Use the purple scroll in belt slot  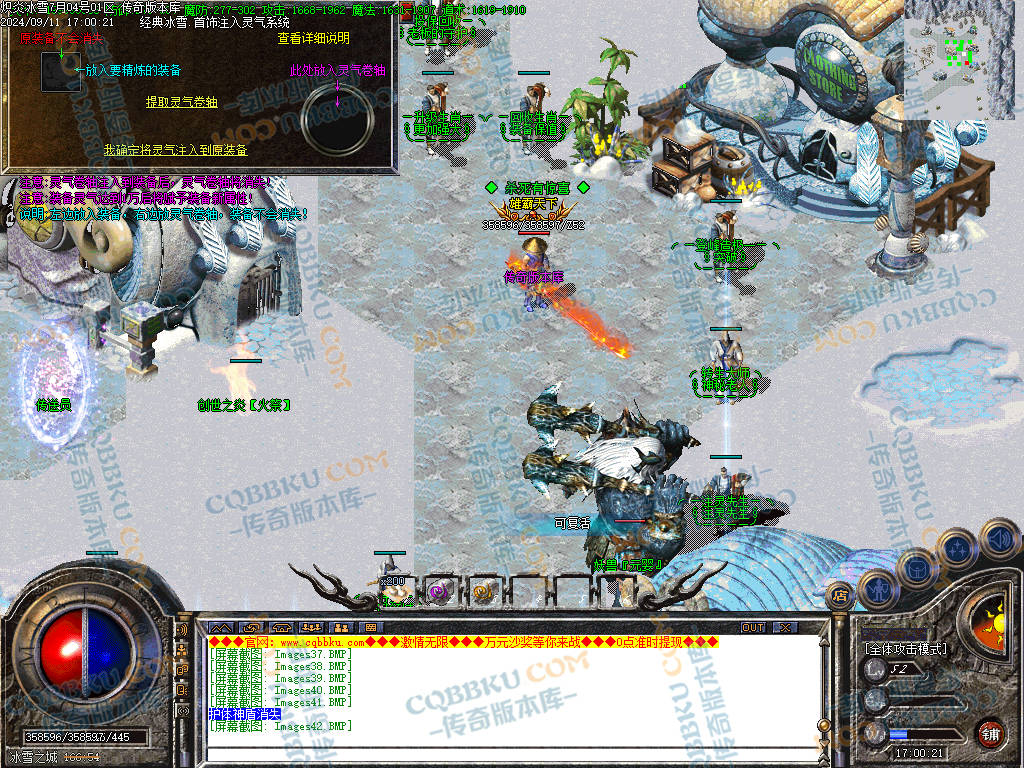439,590
